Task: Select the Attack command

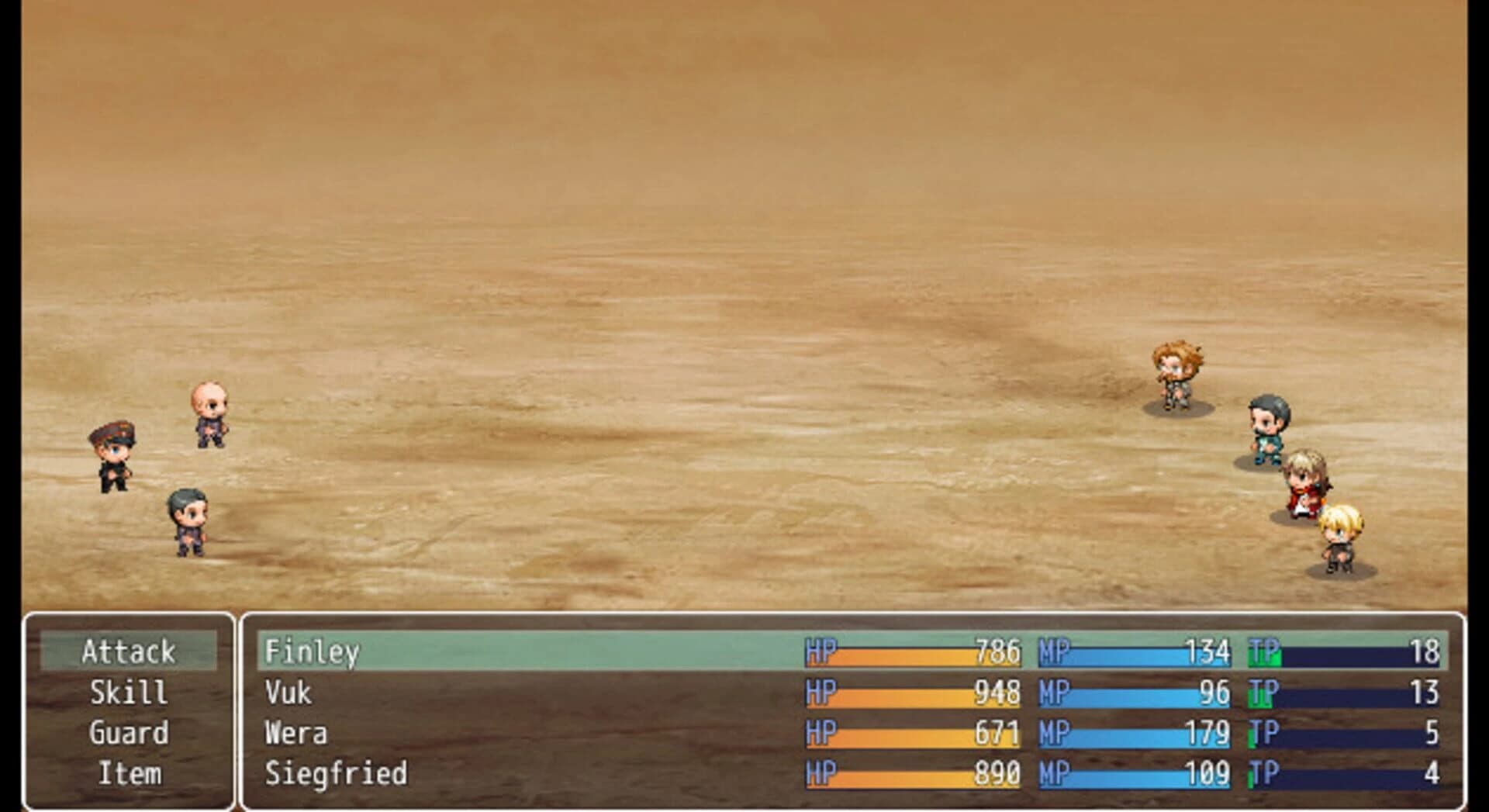Action: click(x=128, y=651)
